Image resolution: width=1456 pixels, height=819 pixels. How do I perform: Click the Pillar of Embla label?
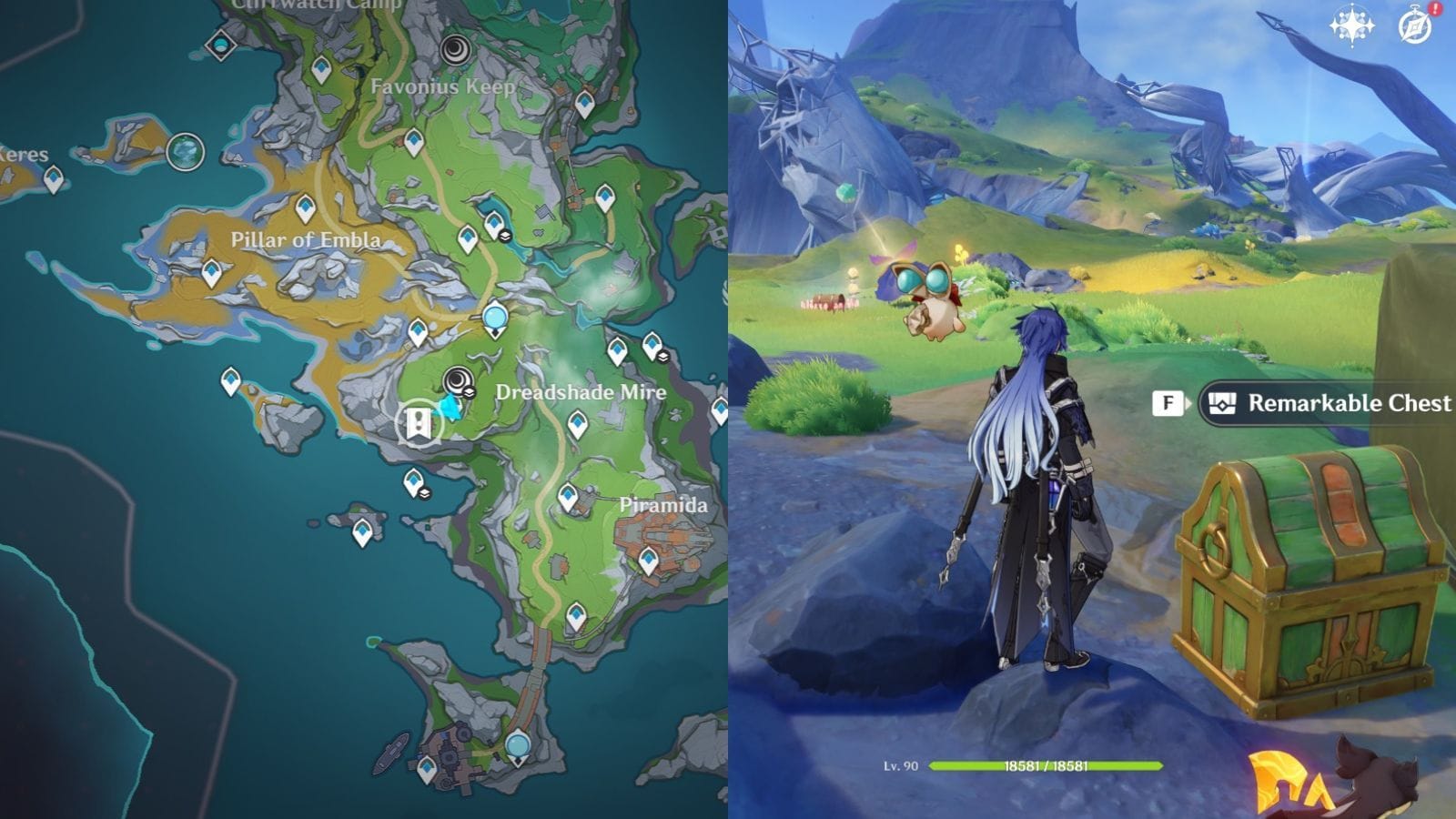(x=308, y=240)
